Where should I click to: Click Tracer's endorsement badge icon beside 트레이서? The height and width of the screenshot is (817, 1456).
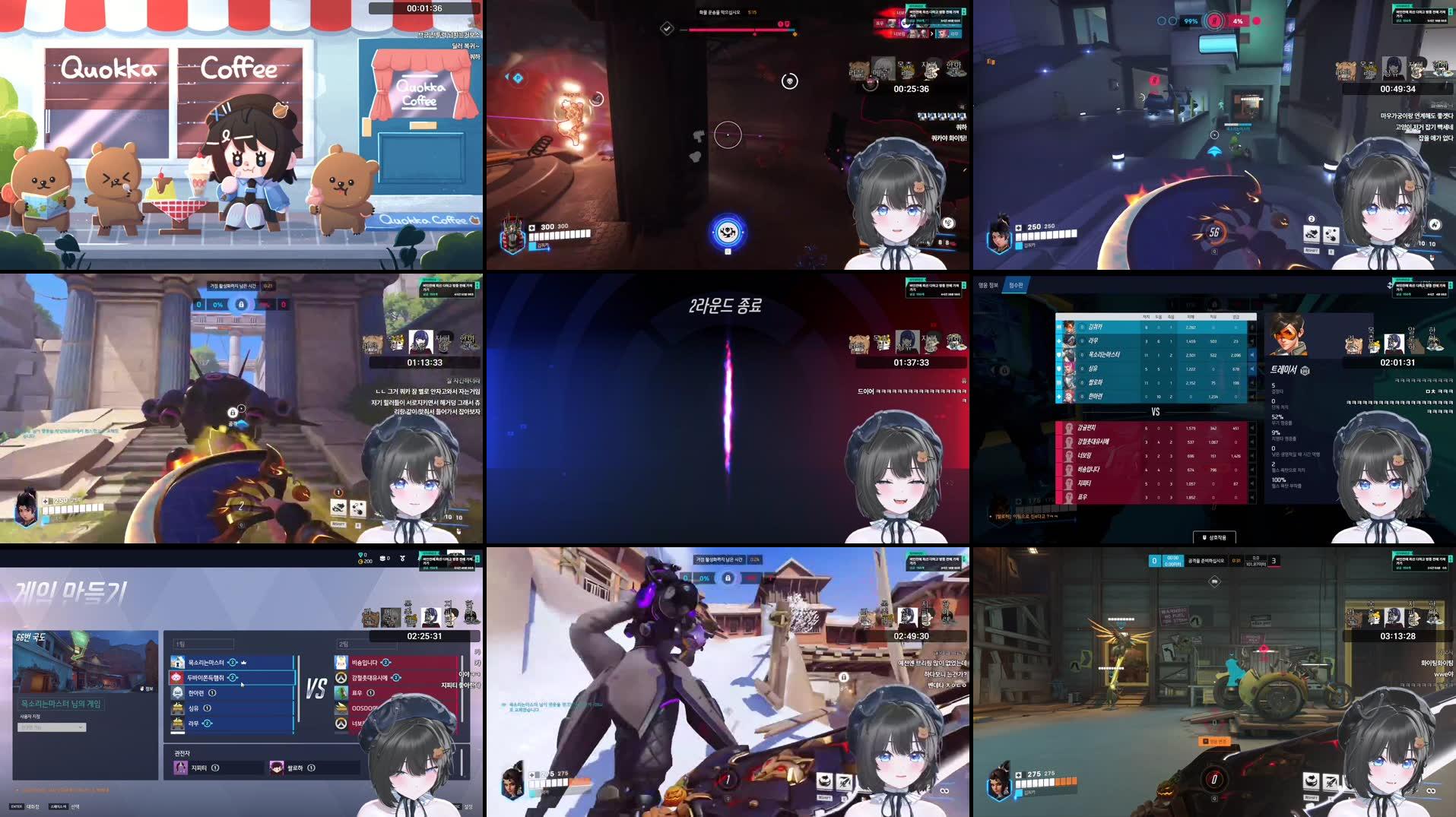tap(1305, 371)
